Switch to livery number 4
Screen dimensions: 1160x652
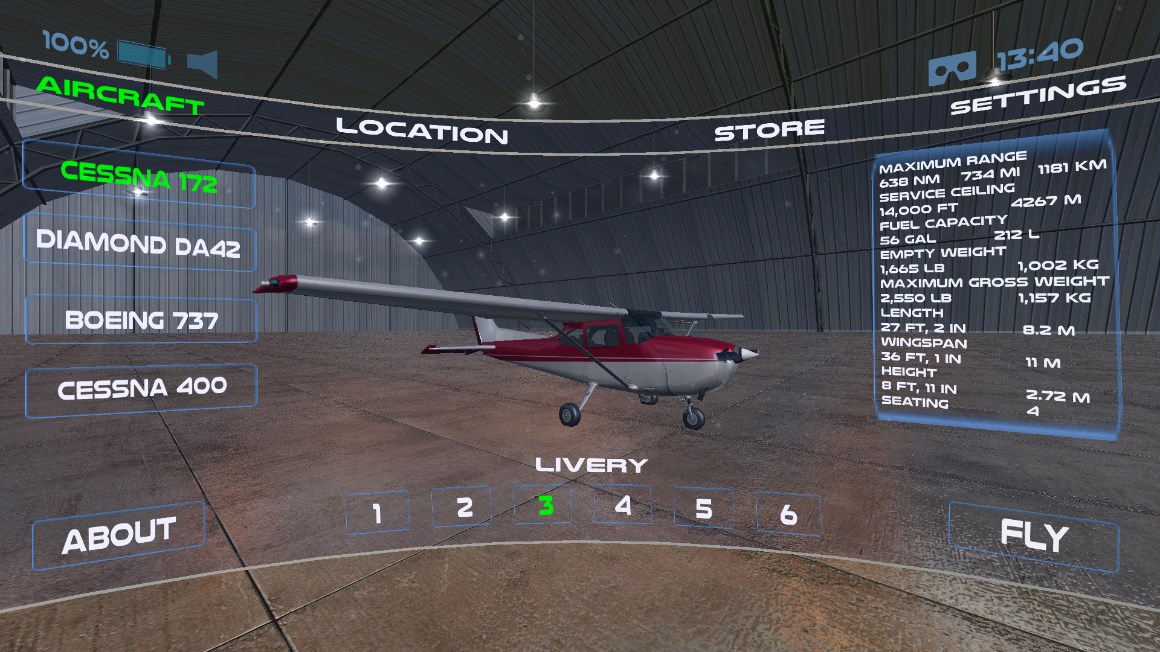(x=623, y=505)
